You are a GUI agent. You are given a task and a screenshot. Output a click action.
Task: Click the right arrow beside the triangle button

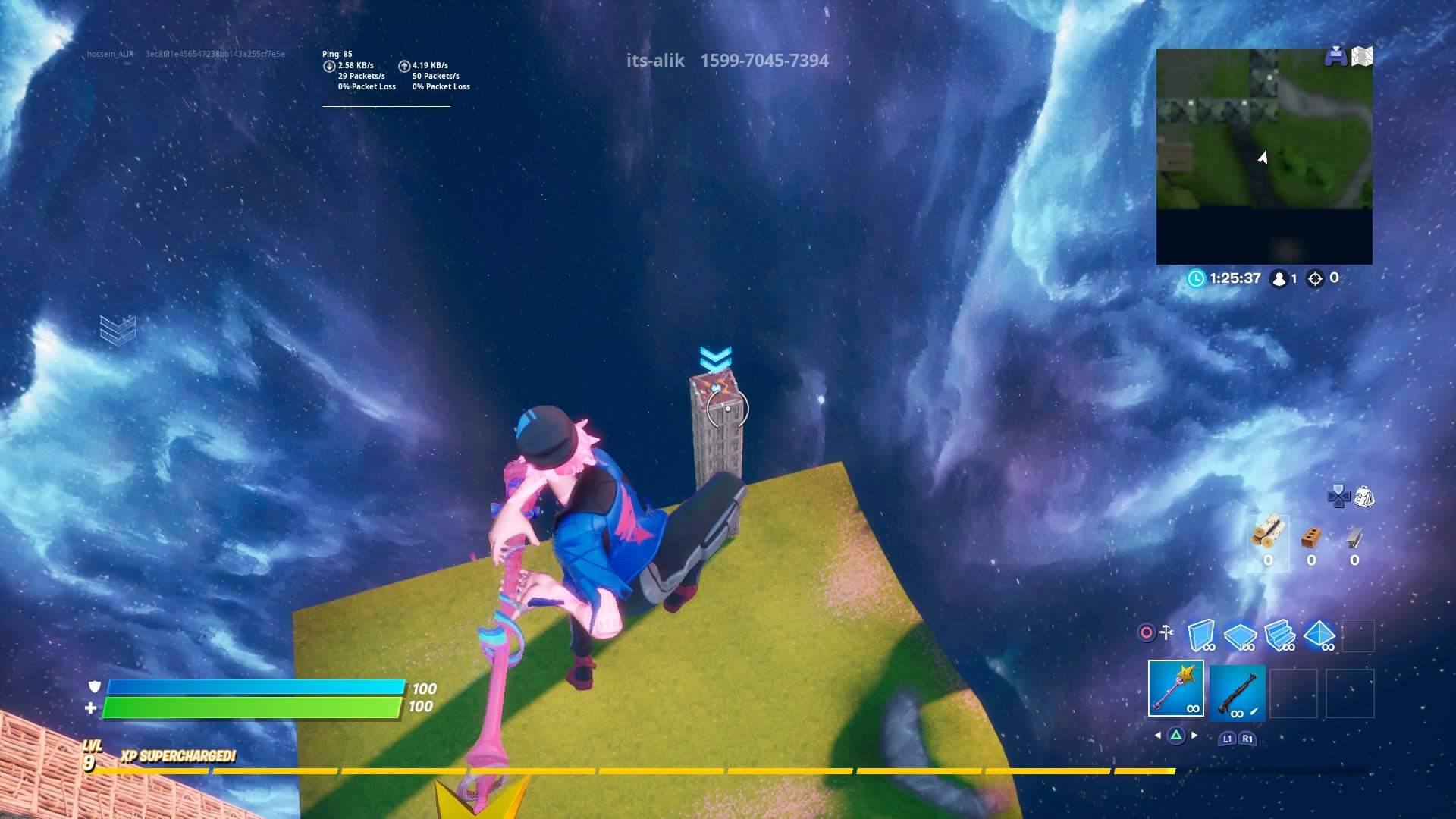pos(1194,734)
